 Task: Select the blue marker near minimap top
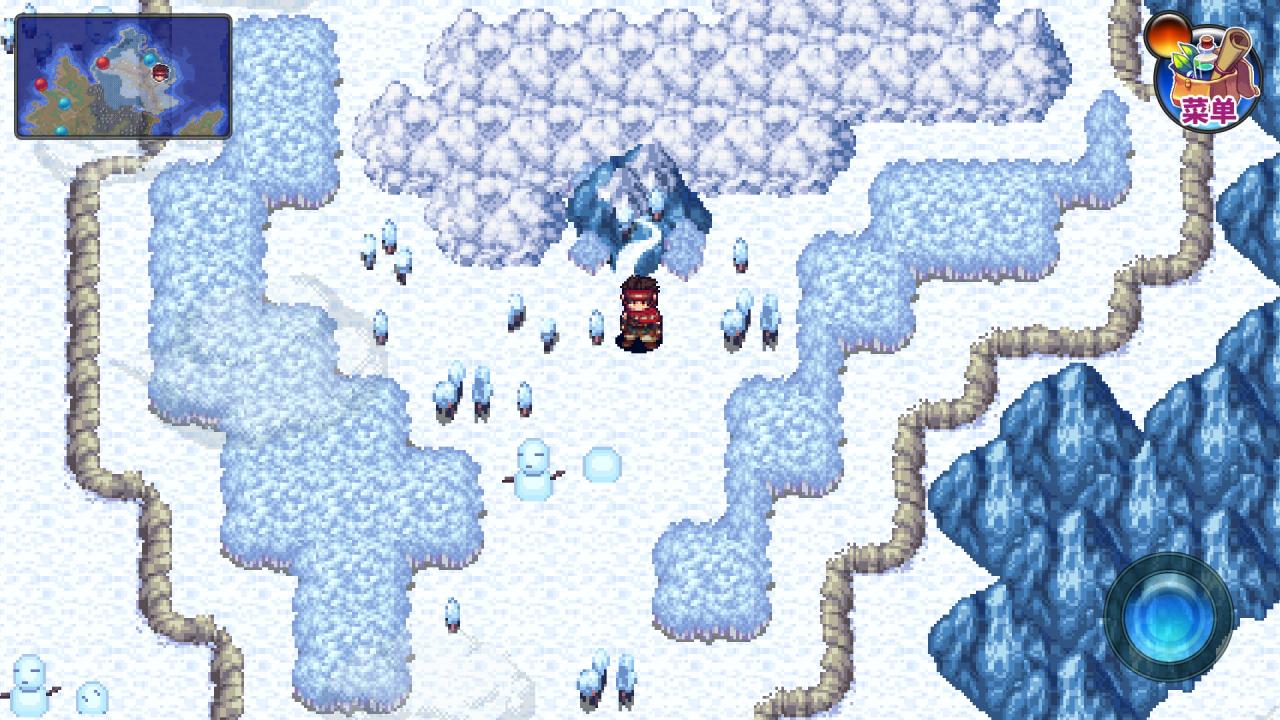[150, 58]
